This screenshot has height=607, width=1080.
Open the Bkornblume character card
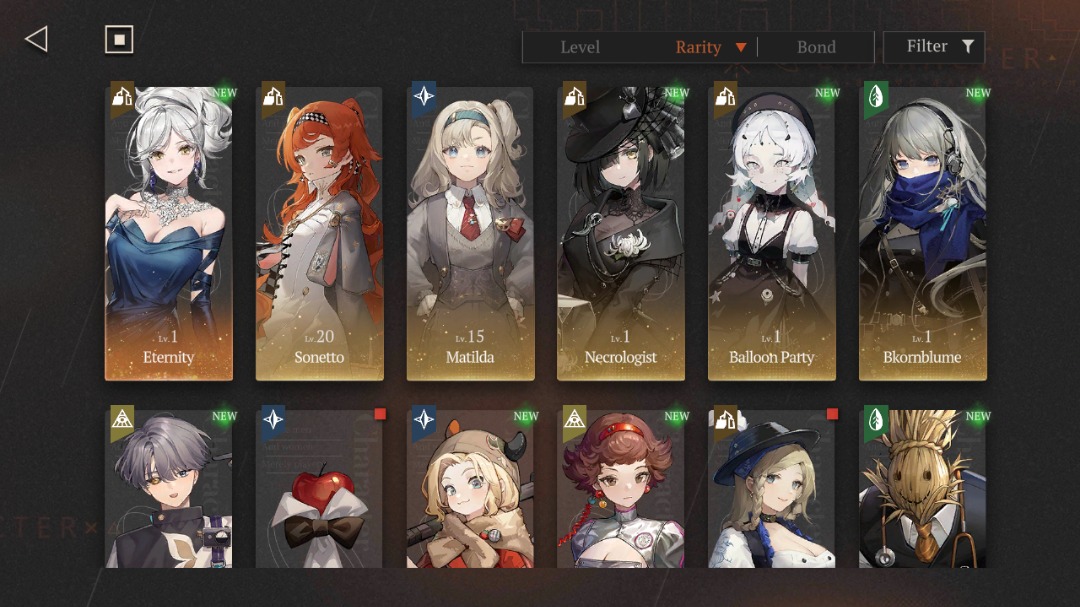click(x=922, y=233)
